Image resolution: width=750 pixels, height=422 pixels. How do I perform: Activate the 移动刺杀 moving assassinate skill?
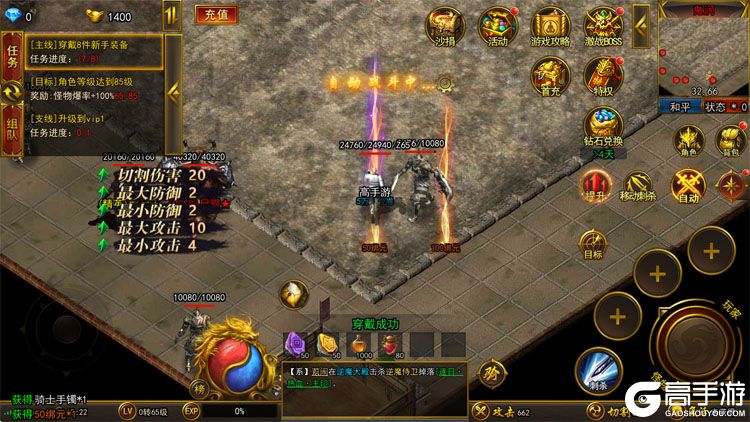click(638, 187)
